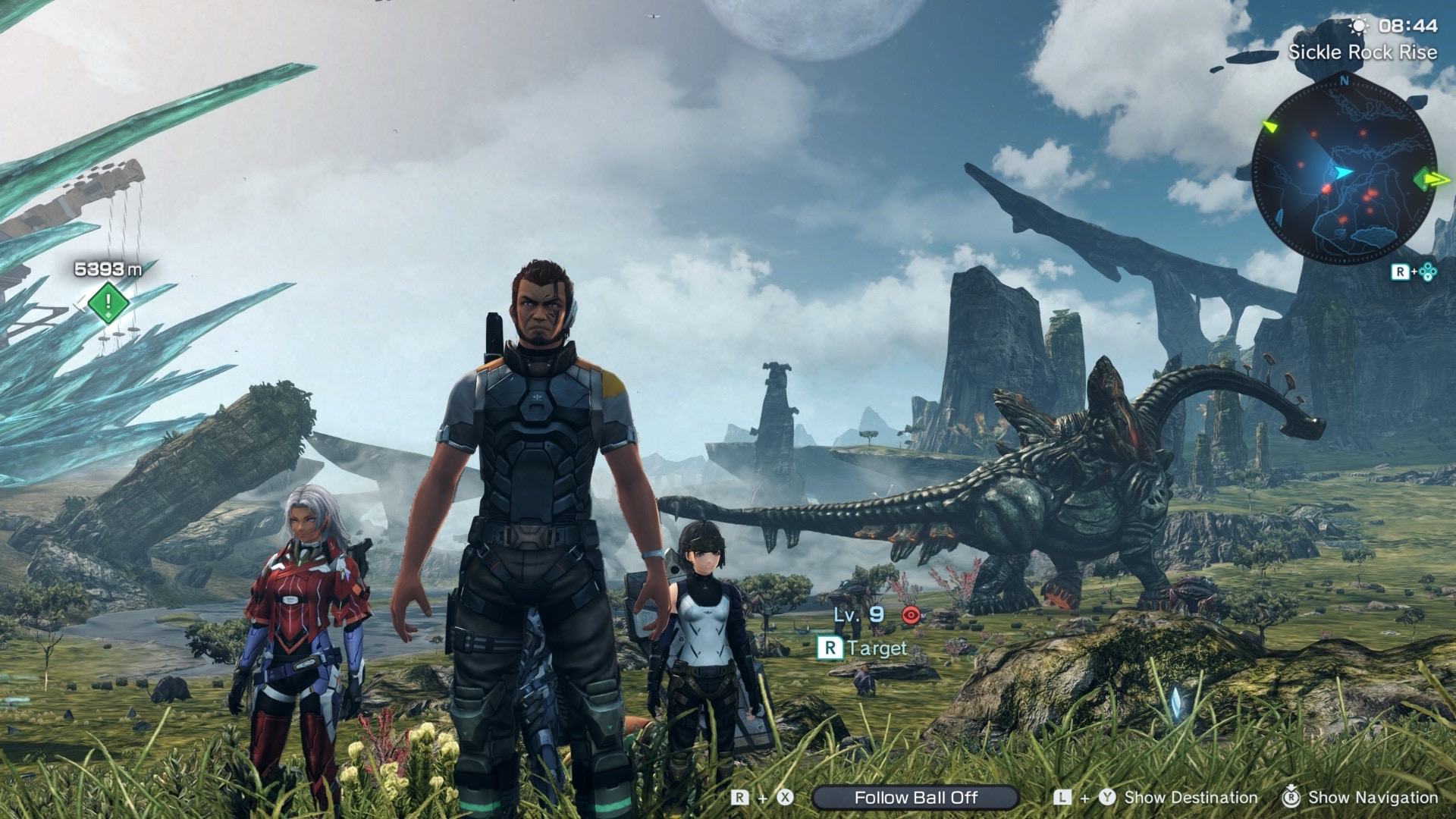Image resolution: width=1456 pixels, height=819 pixels.
Task: Click the Show Destination option
Action: [x=1190, y=798]
